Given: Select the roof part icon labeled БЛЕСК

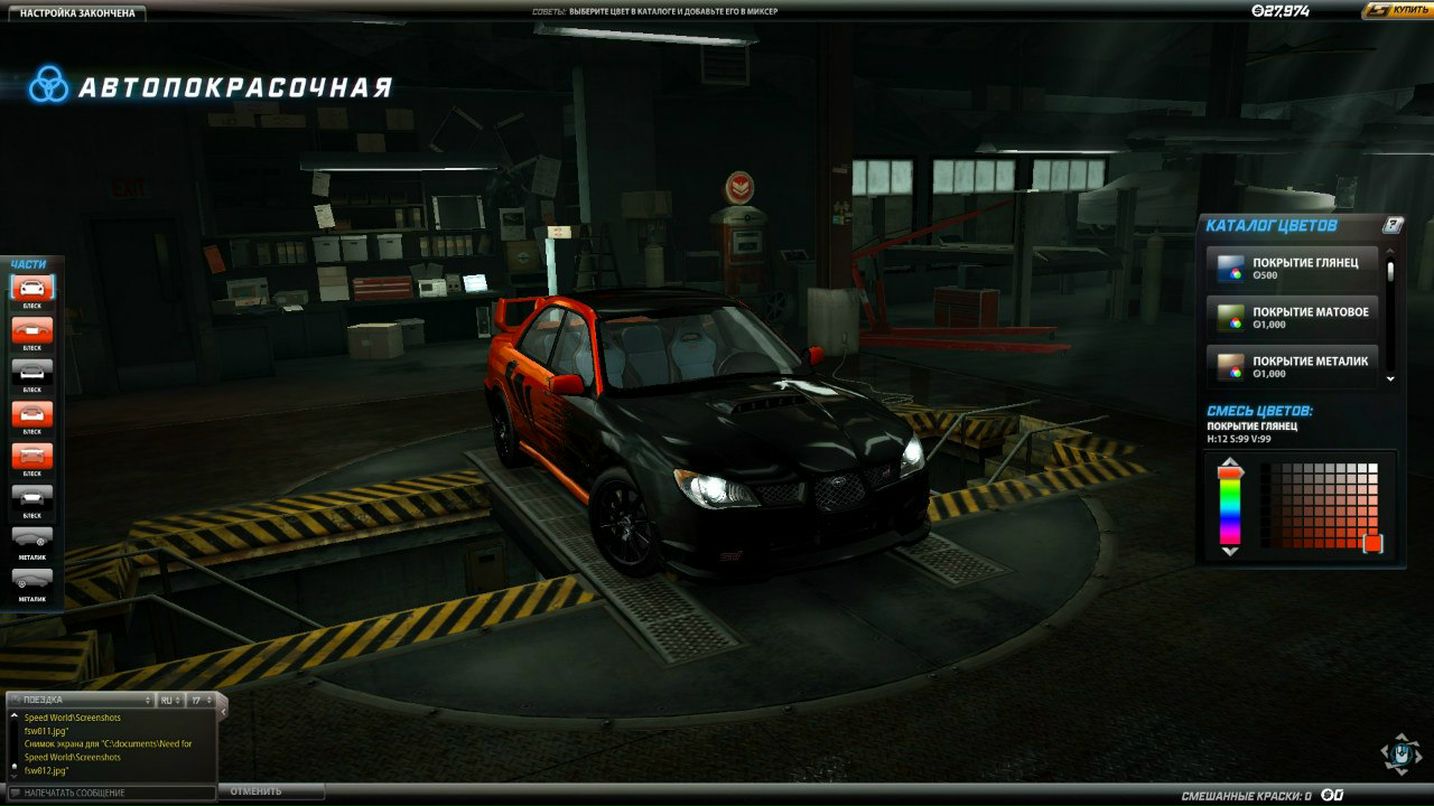Looking at the screenshot, I should [33, 330].
